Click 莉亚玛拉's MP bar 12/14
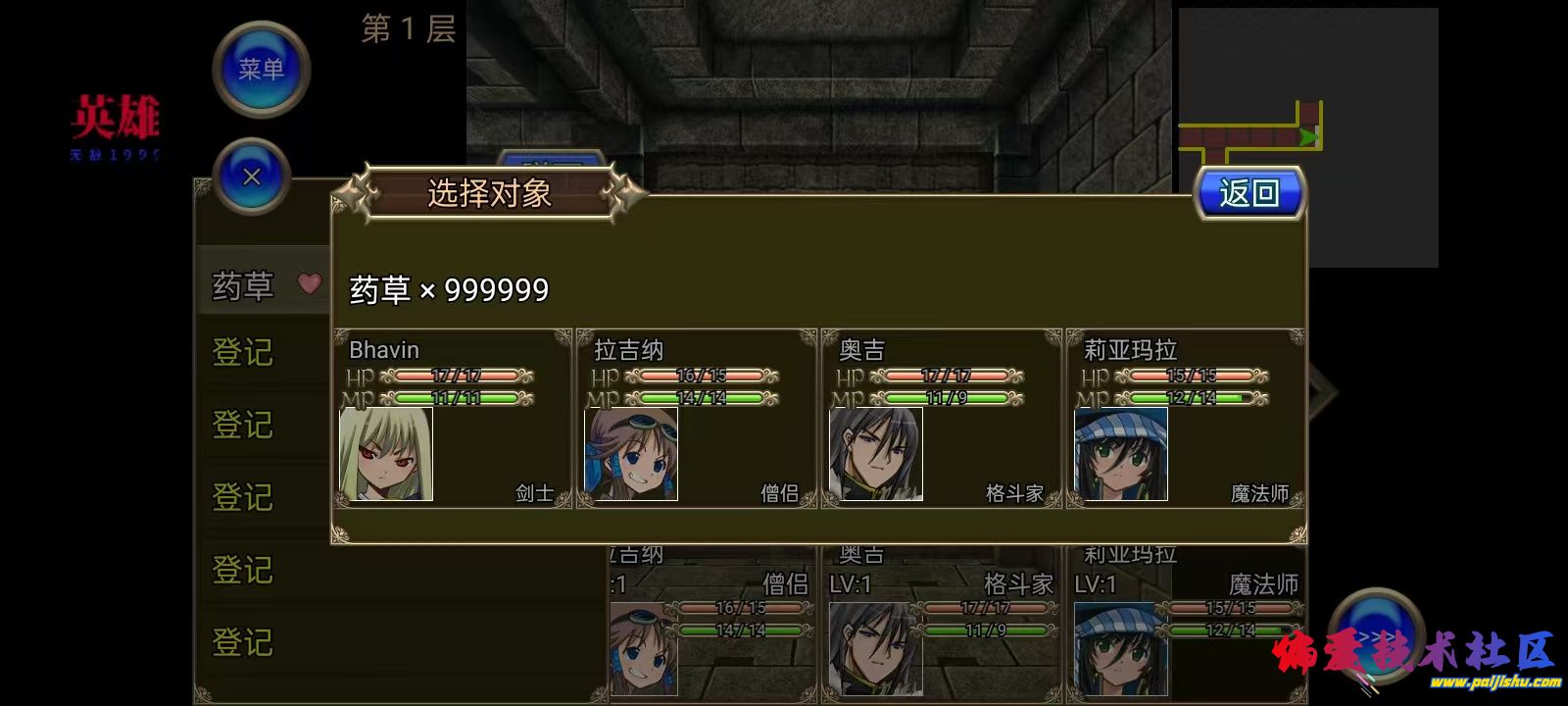 pos(1191,399)
